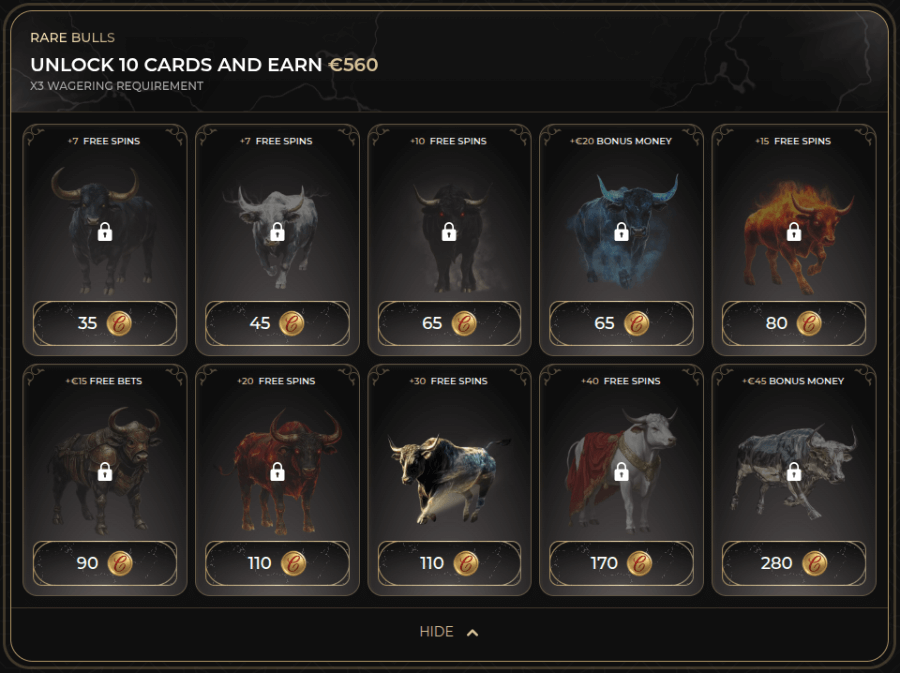Image resolution: width=900 pixels, height=673 pixels.
Task: Click the 170 coin price button
Action: point(621,563)
